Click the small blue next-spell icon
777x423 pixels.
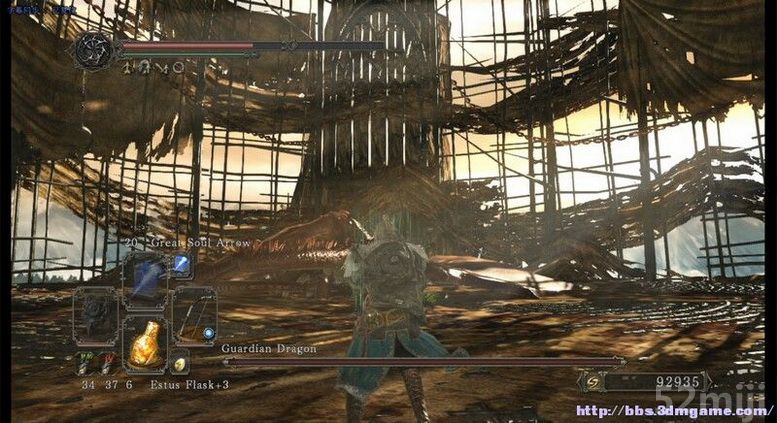[x=182, y=264]
